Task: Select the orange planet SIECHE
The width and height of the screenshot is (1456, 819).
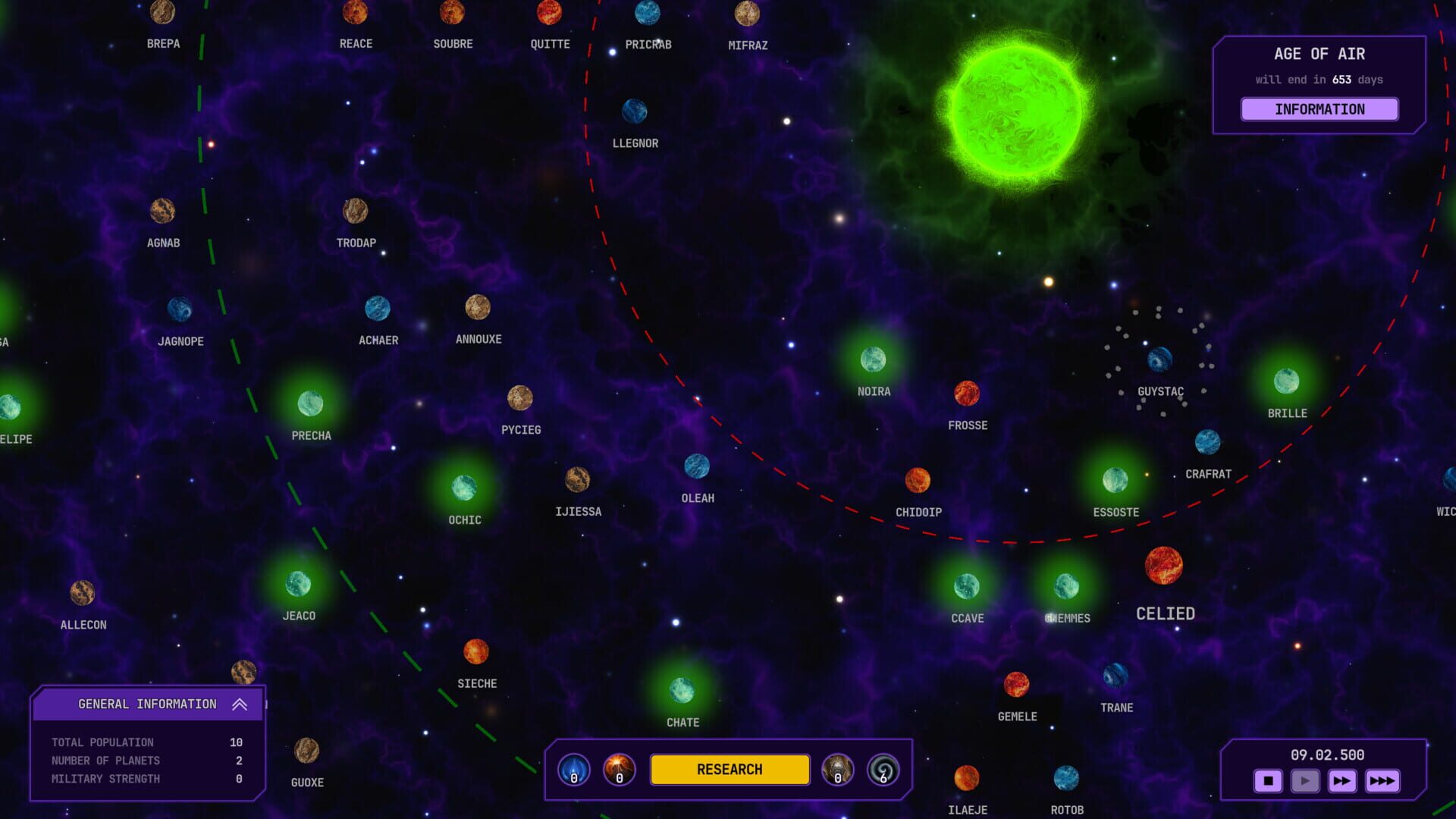Action: [476, 653]
